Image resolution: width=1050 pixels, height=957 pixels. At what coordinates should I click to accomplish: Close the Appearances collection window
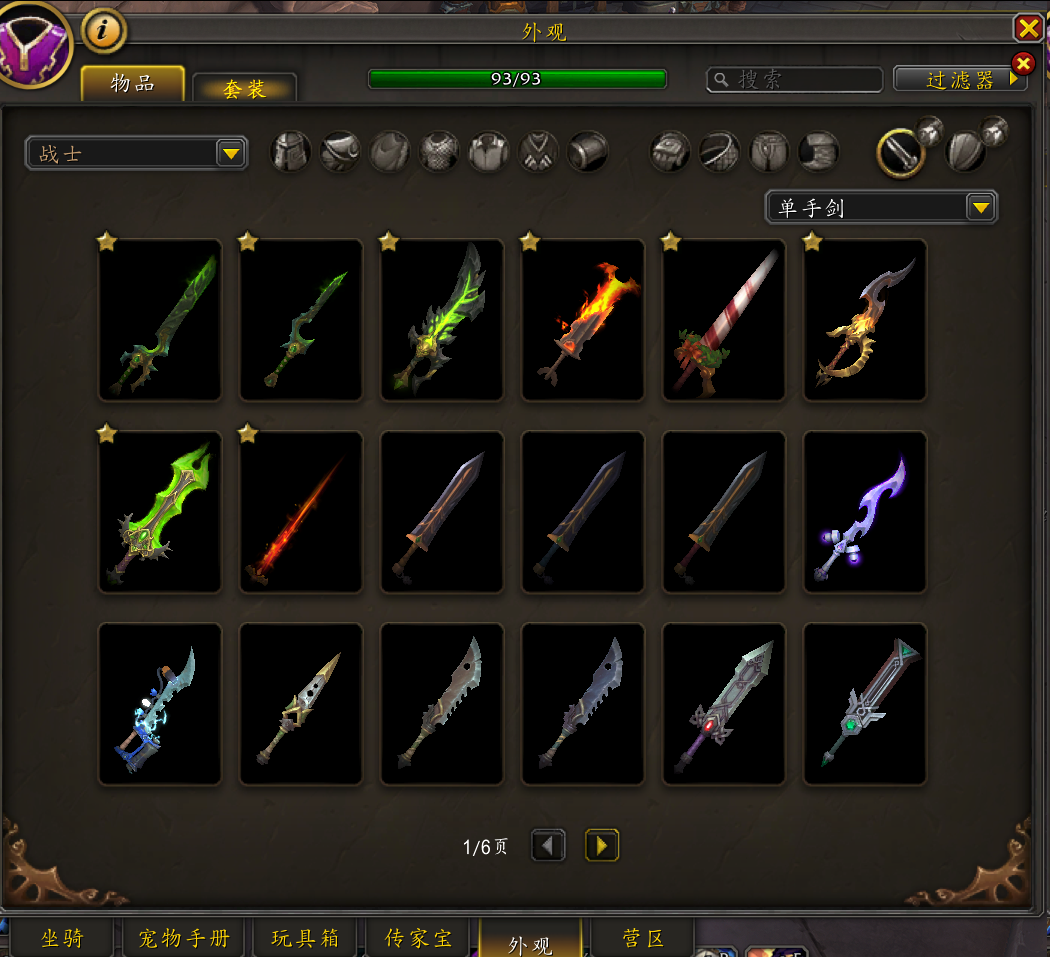click(x=1028, y=27)
